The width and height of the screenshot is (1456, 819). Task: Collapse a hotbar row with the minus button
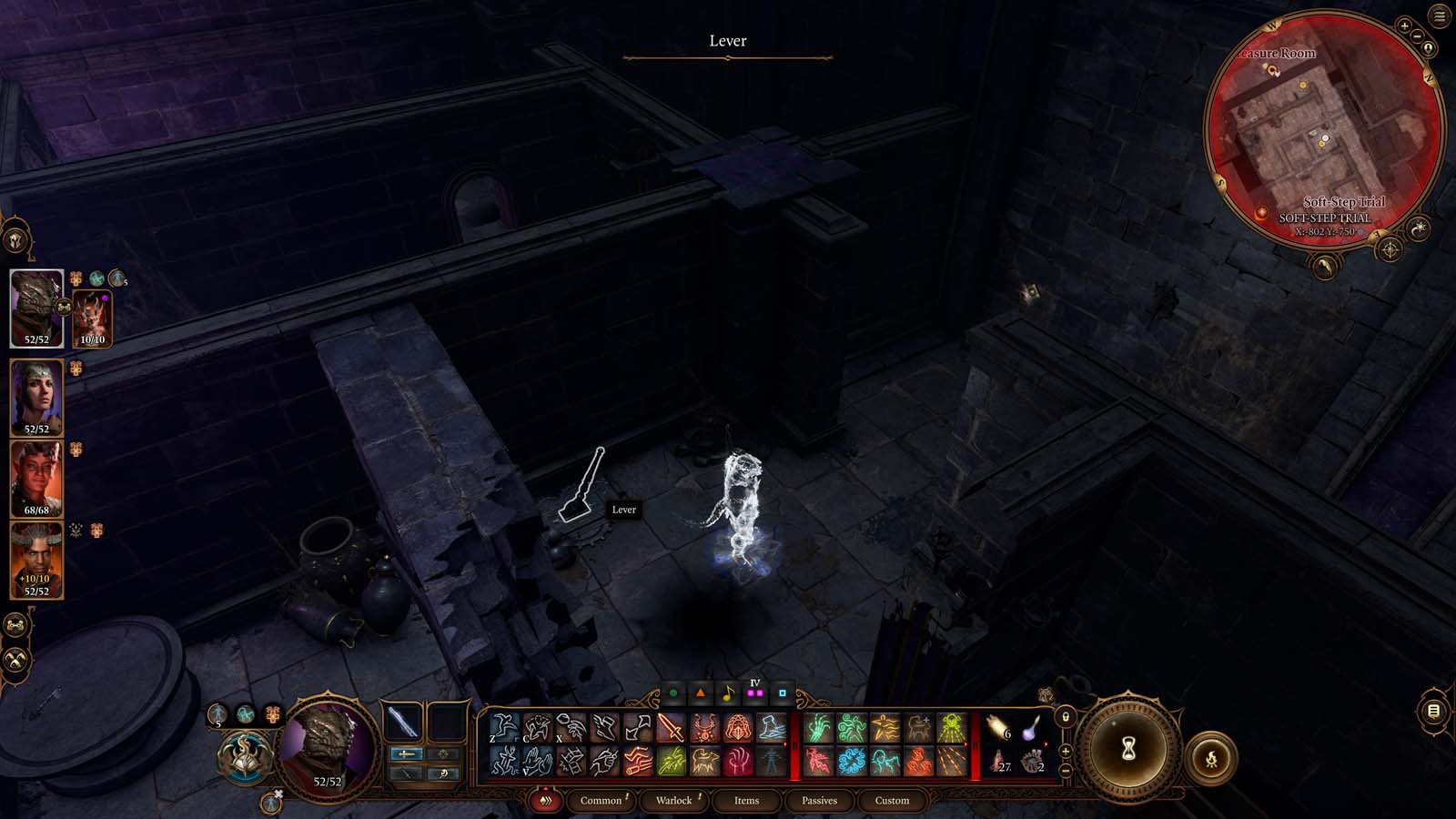[1067, 771]
